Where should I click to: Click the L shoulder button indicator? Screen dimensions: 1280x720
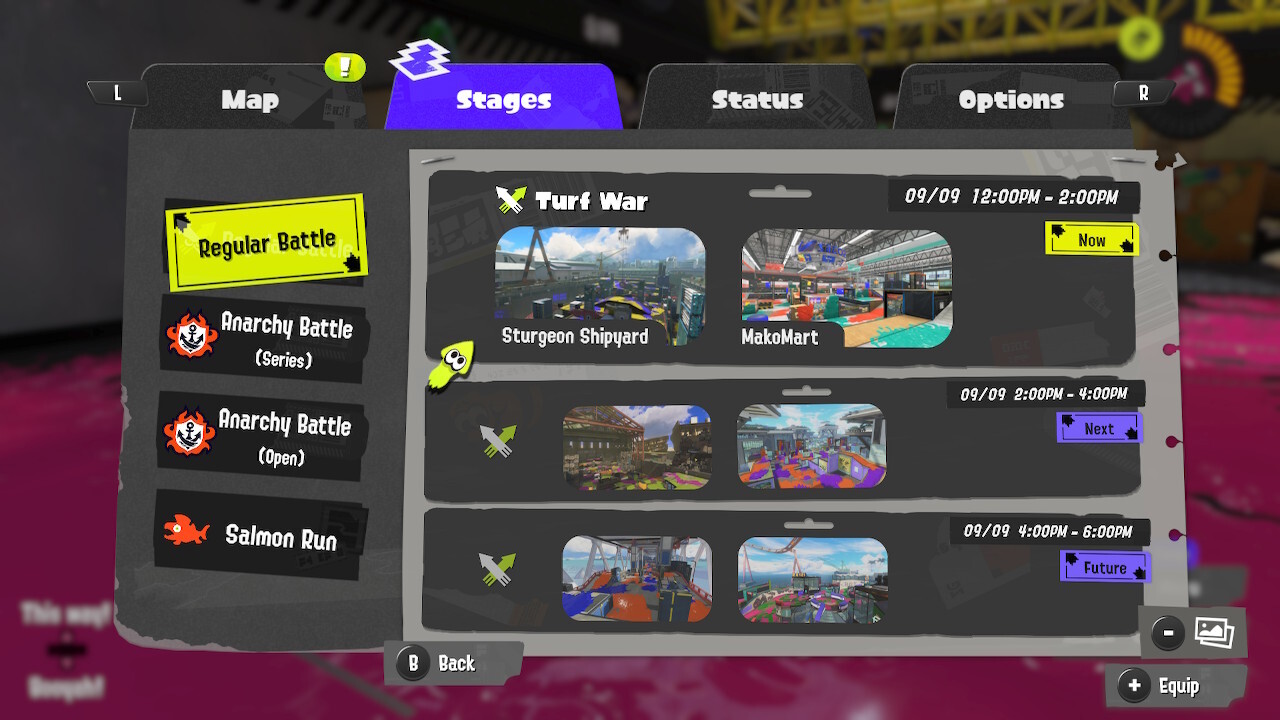[x=117, y=90]
